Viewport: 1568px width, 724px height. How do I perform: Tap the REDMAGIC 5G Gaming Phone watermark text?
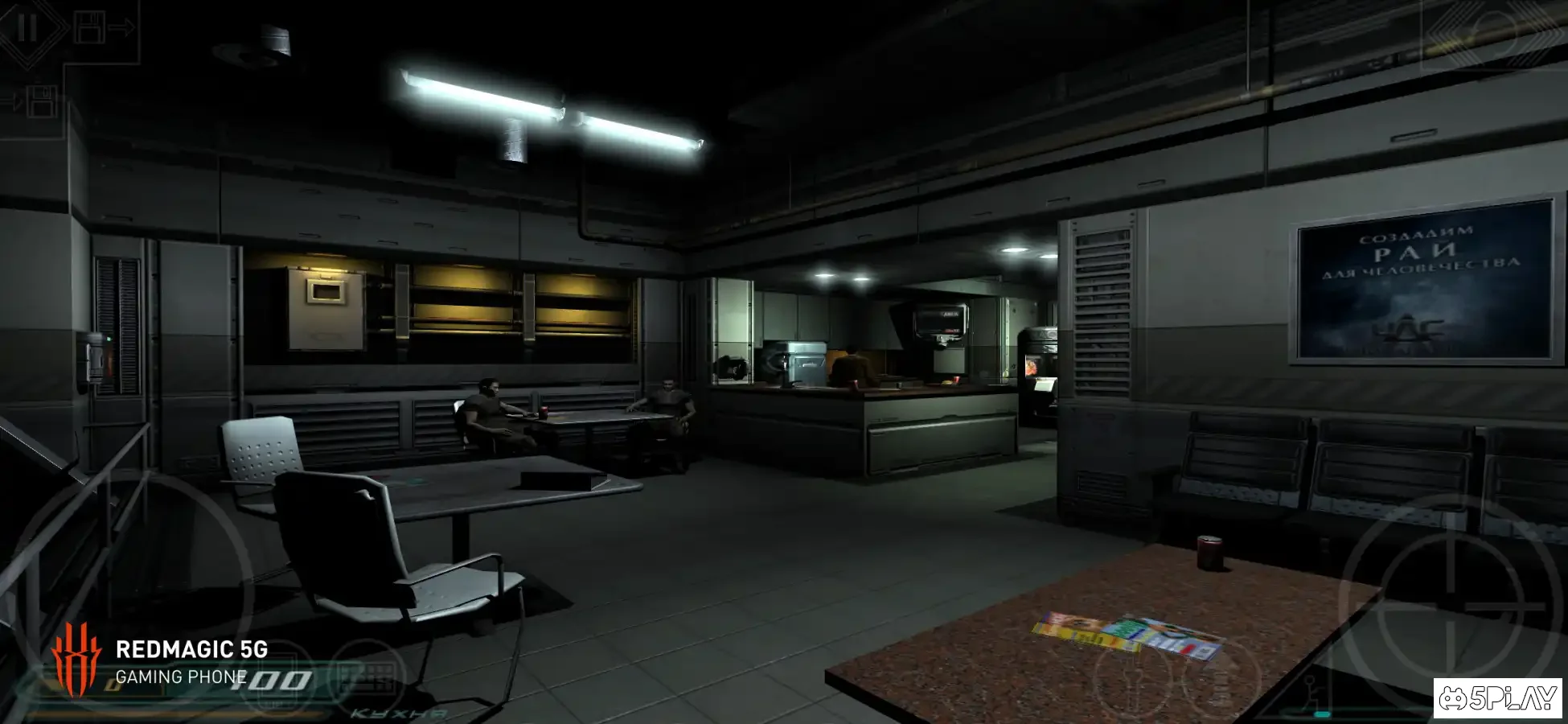tap(193, 653)
